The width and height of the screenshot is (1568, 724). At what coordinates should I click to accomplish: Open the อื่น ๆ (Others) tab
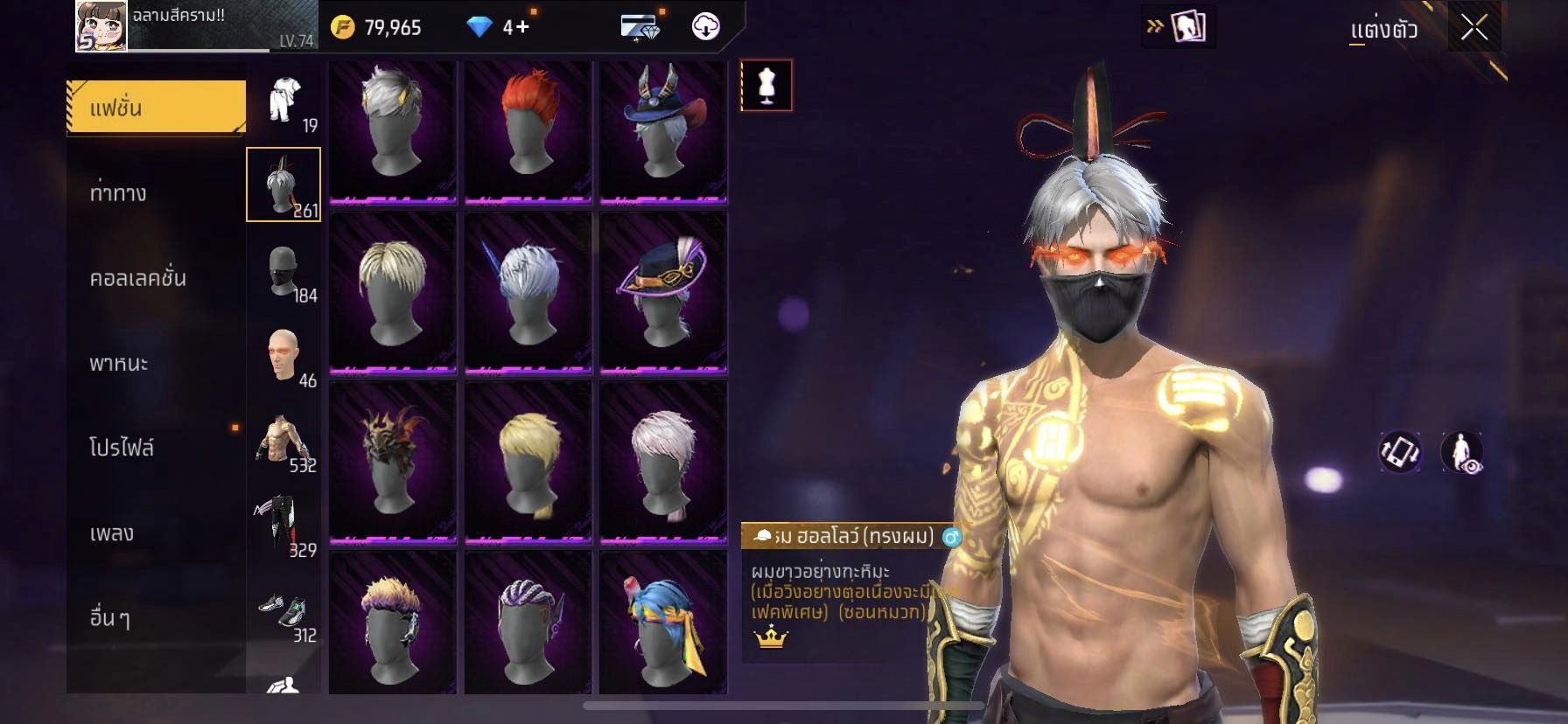pyautogui.click(x=110, y=617)
